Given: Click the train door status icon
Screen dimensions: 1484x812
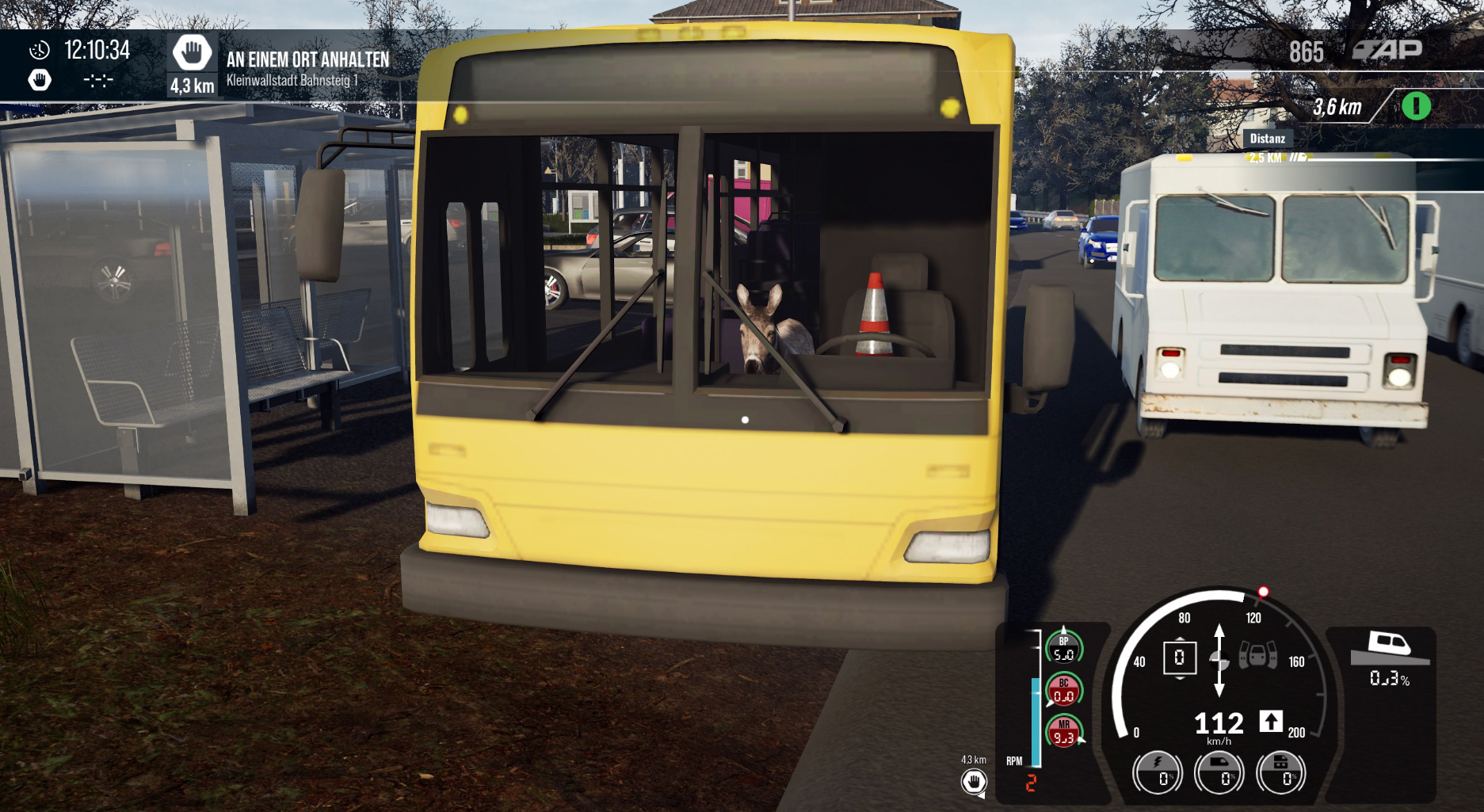Looking at the screenshot, I should point(1257,656).
